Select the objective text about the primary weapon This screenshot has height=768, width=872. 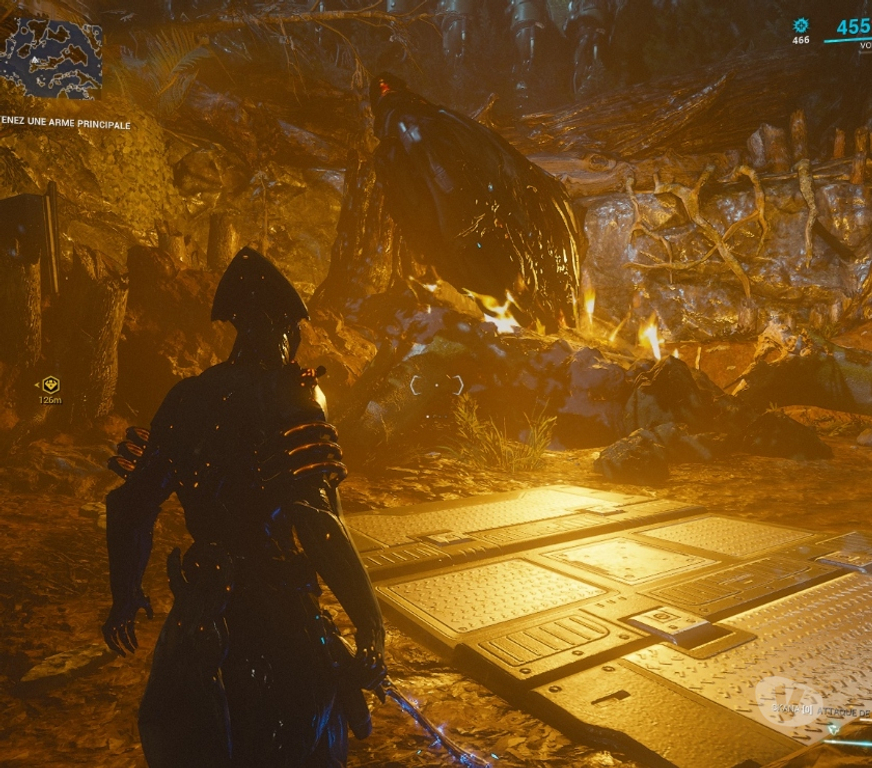[66, 125]
